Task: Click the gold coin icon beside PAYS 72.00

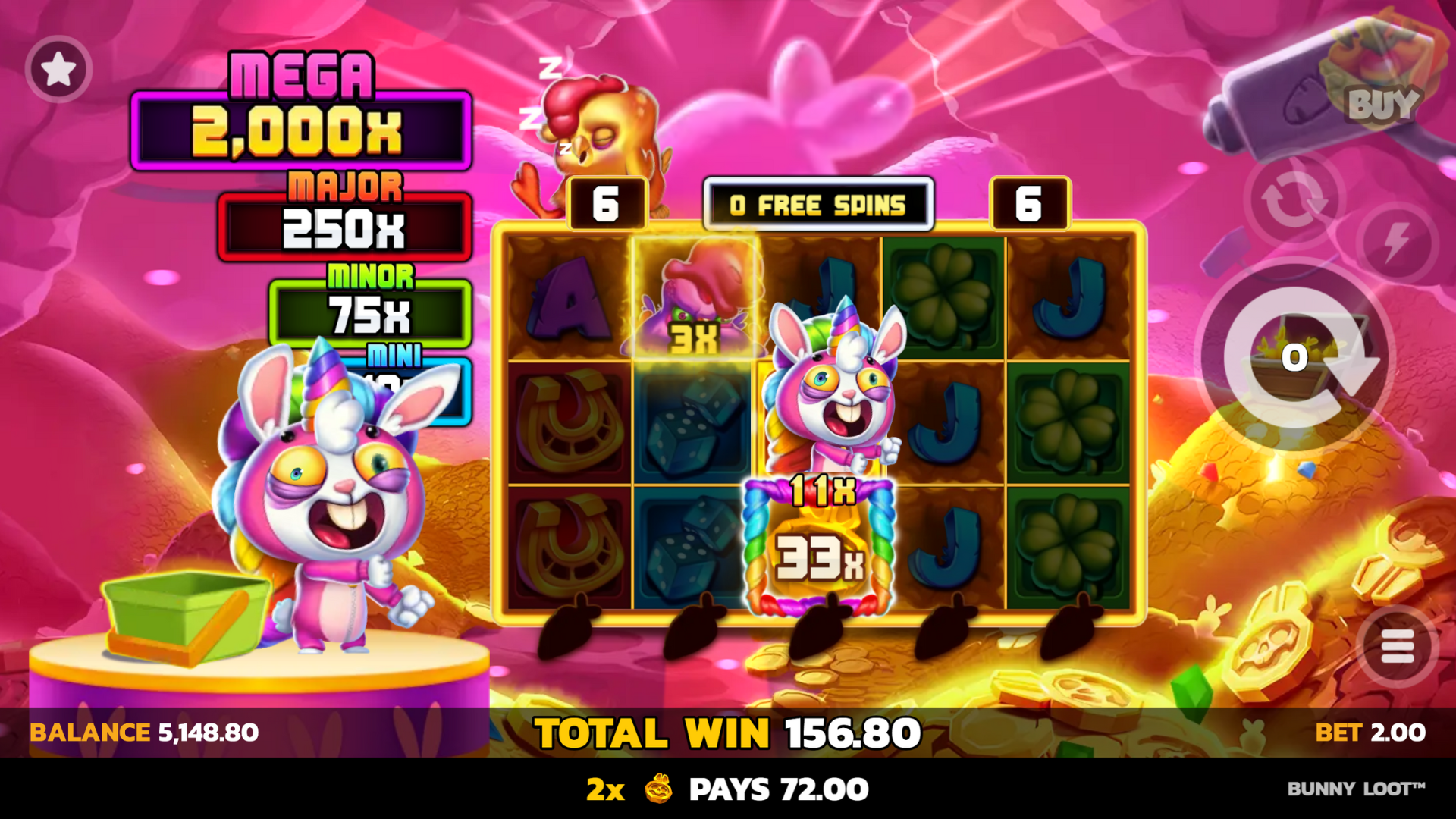Action: pos(657,789)
